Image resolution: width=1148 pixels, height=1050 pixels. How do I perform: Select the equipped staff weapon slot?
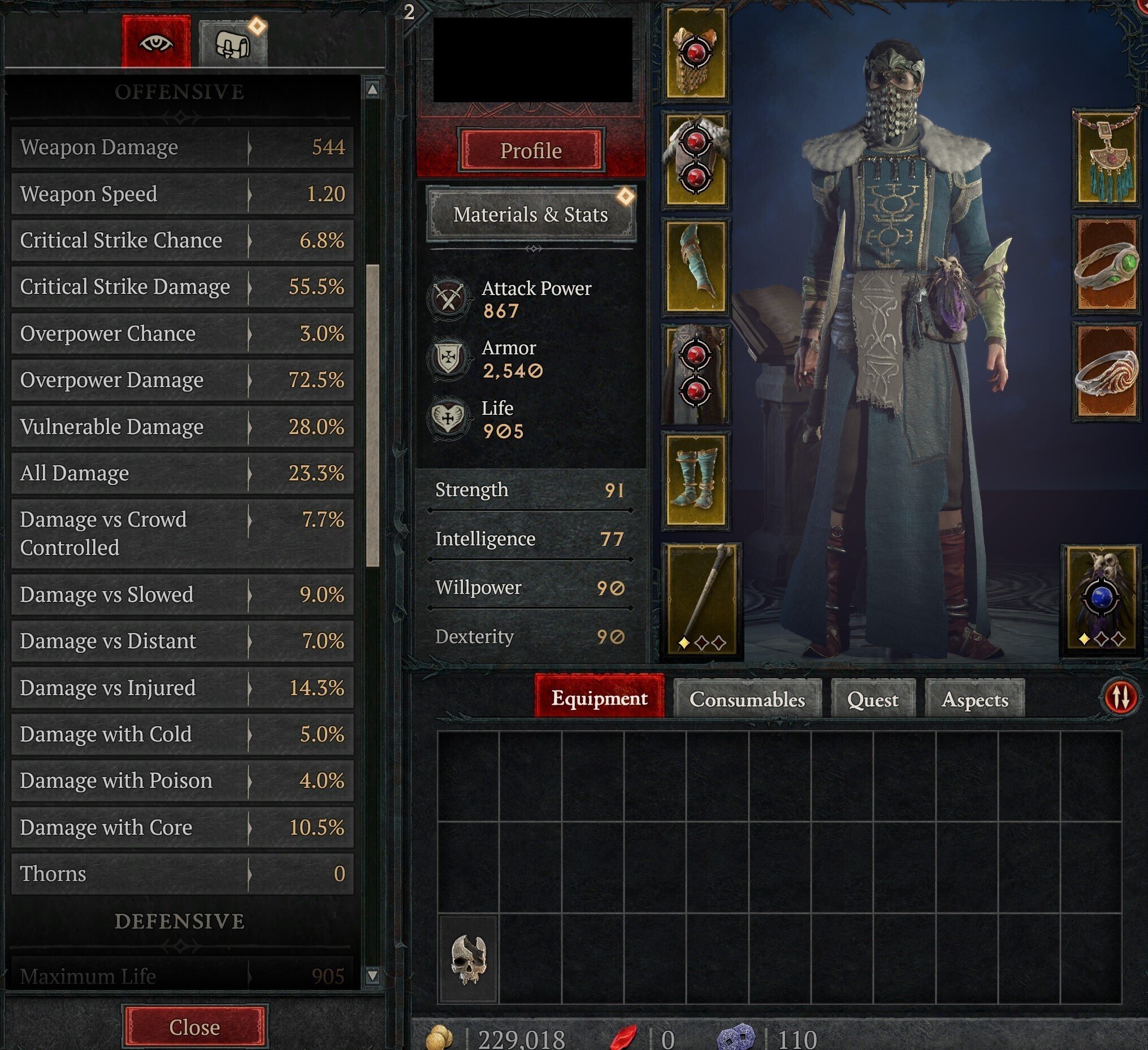(701, 599)
